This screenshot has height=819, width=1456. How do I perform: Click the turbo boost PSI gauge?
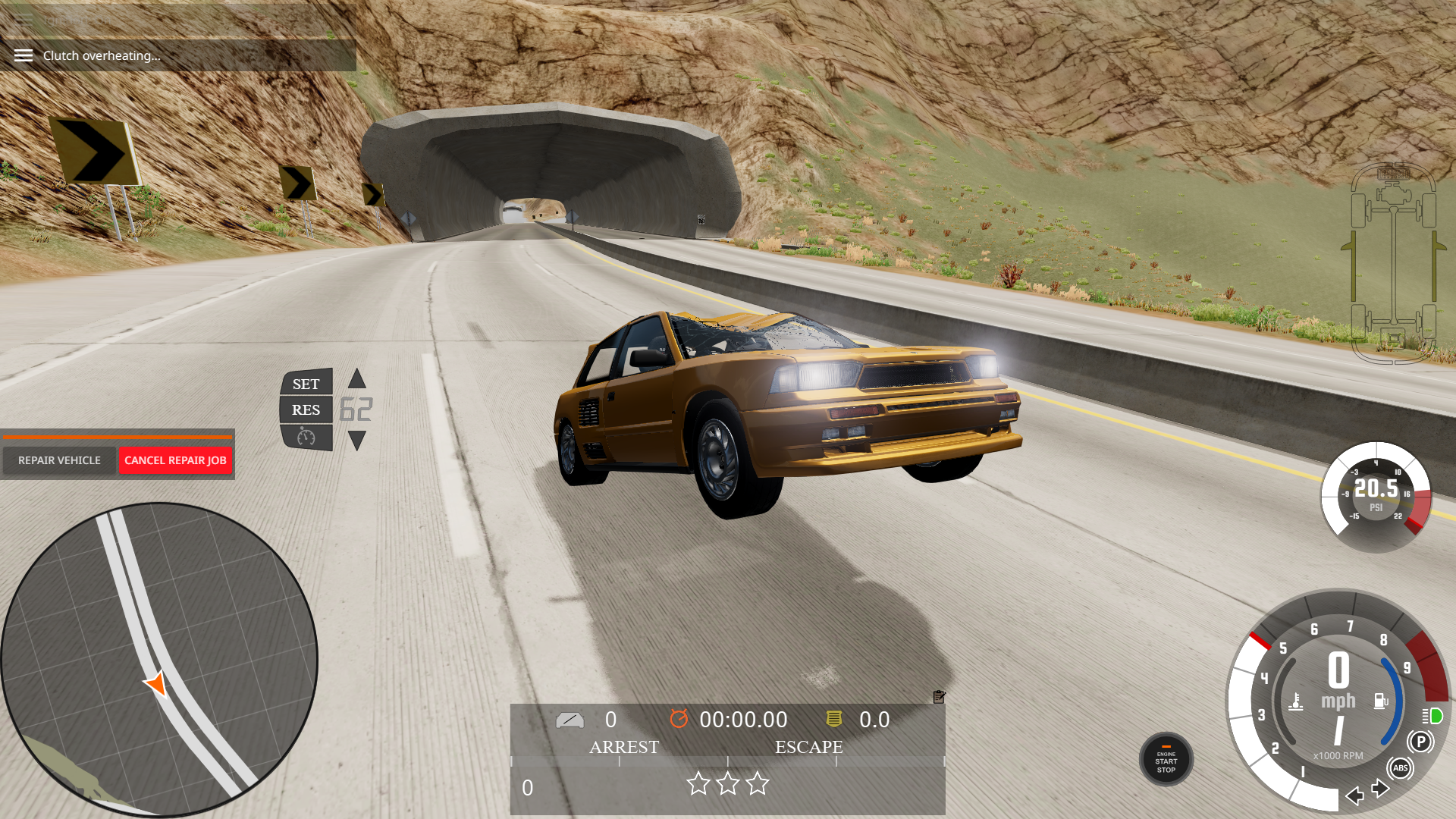click(1376, 495)
